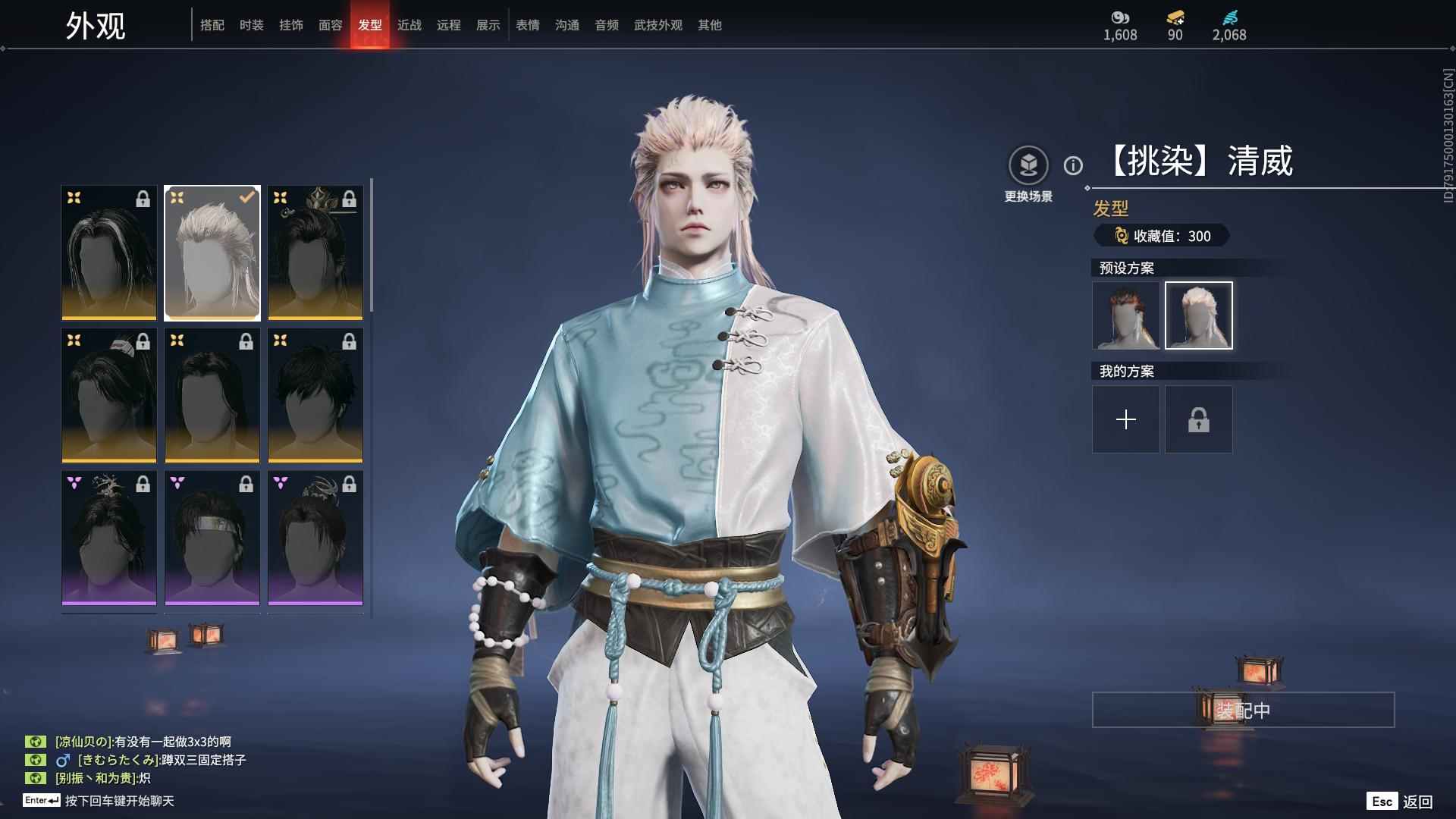Select the 武技外观 tab
This screenshot has height=819, width=1456.
pos(658,25)
